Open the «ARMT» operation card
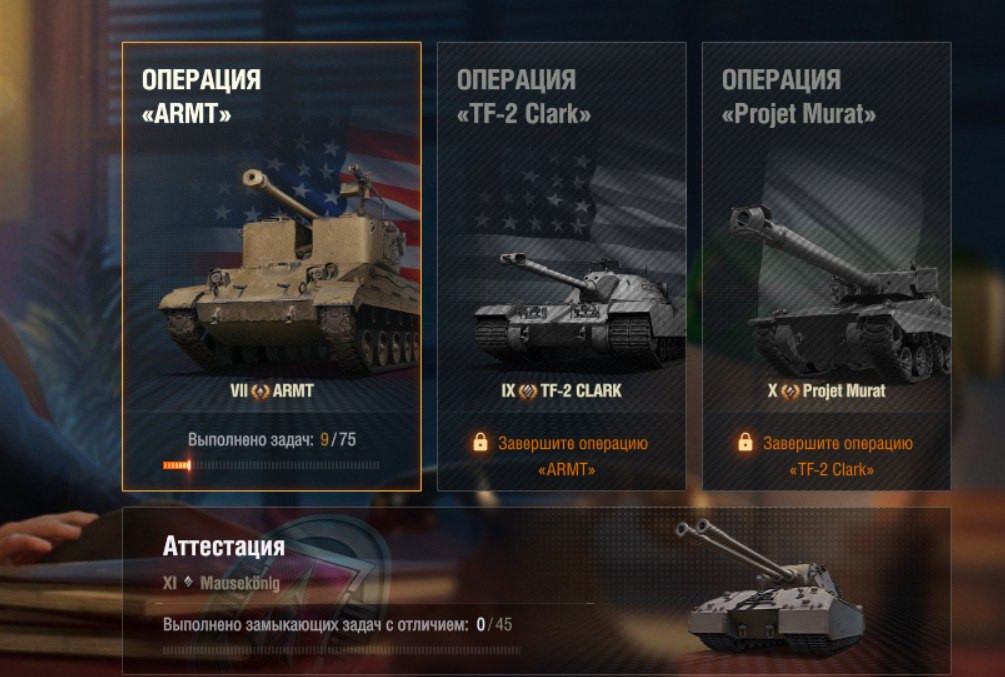 coord(271,266)
